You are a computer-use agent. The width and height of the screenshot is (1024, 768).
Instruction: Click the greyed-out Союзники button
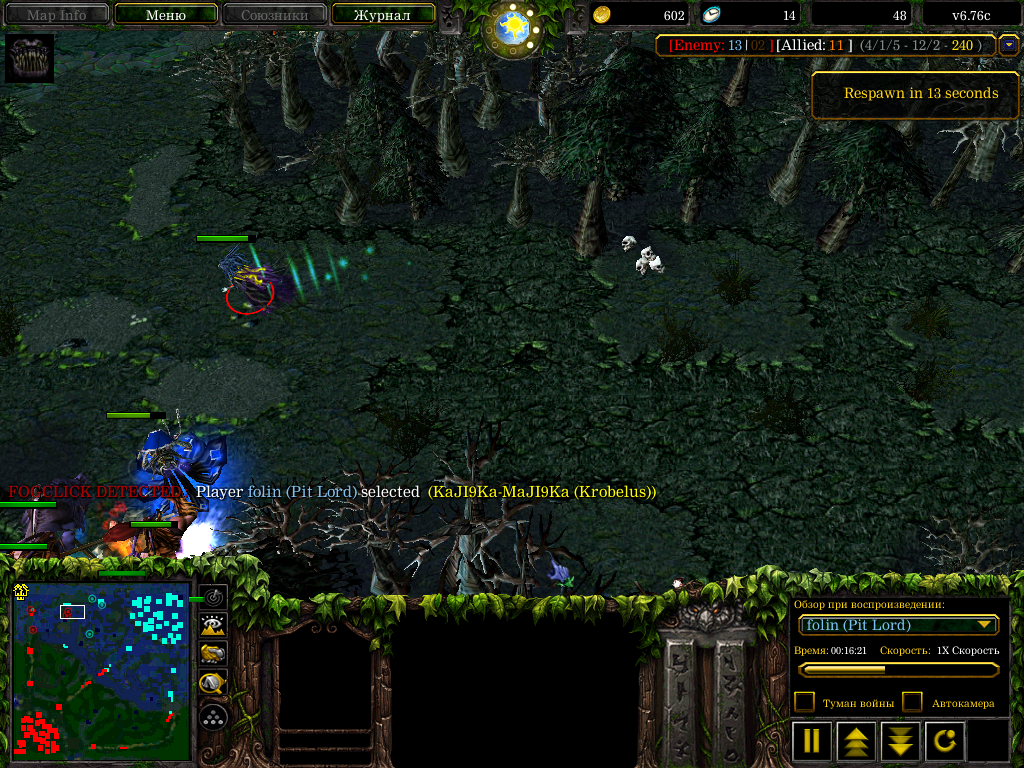pyautogui.click(x=273, y=15)
